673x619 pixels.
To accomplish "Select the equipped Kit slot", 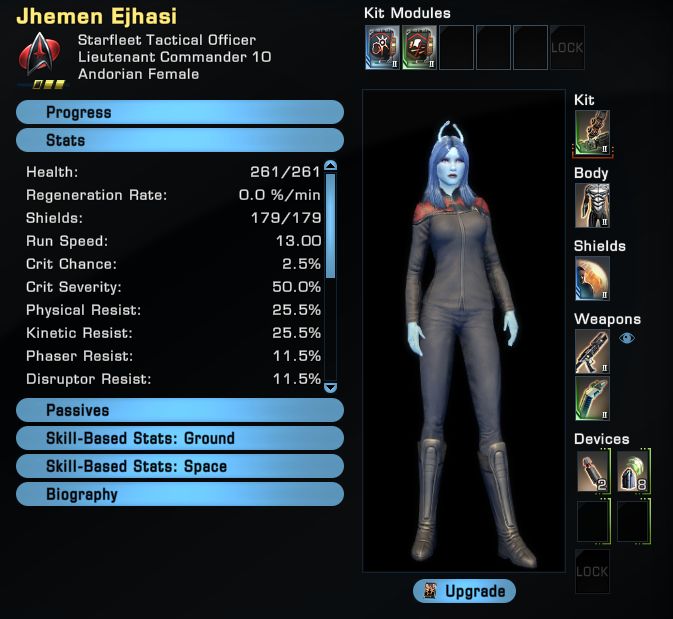I will pyautogui.click(x=592, y=132).
